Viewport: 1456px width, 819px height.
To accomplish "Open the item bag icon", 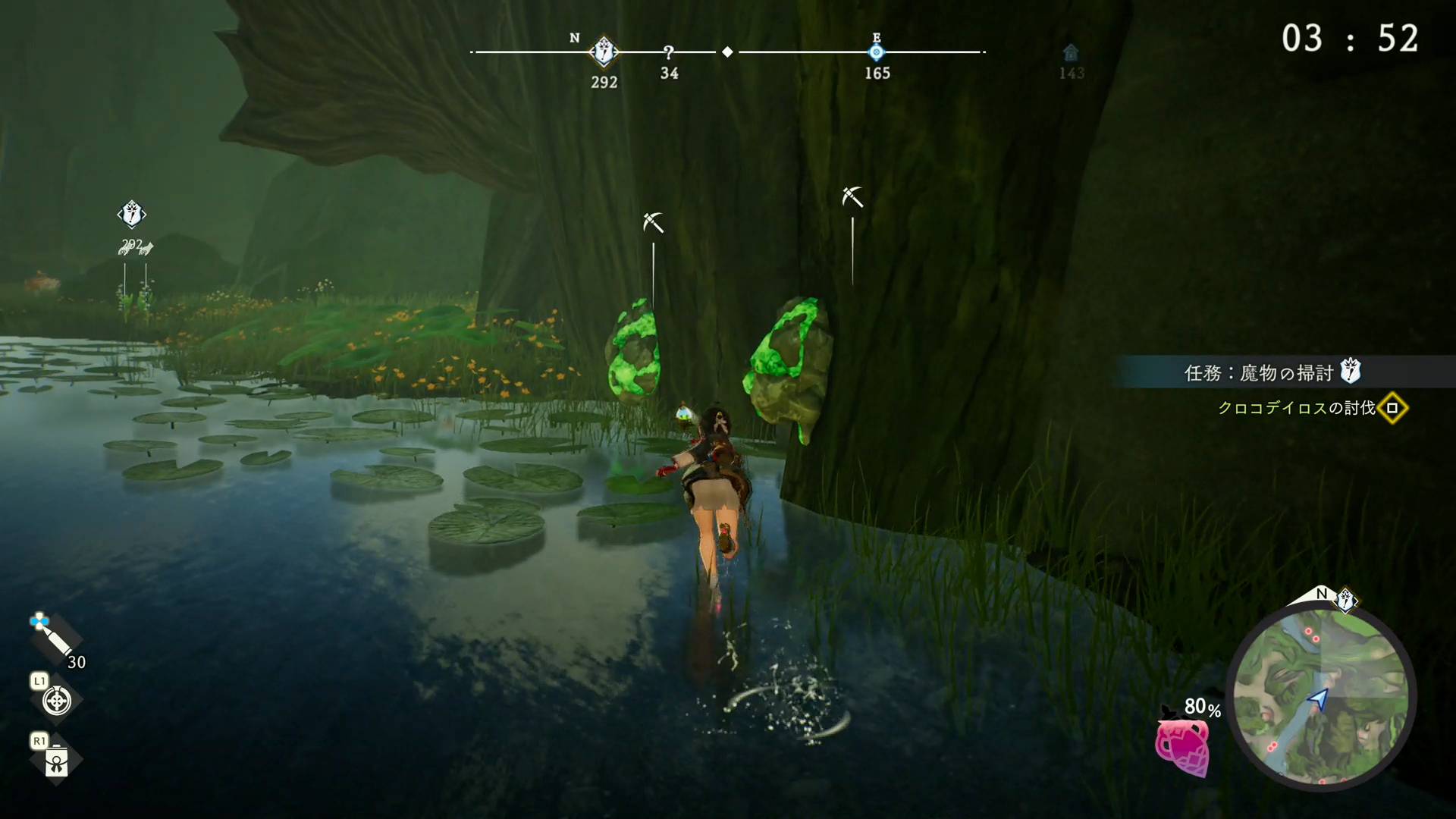I will point(57,761).
